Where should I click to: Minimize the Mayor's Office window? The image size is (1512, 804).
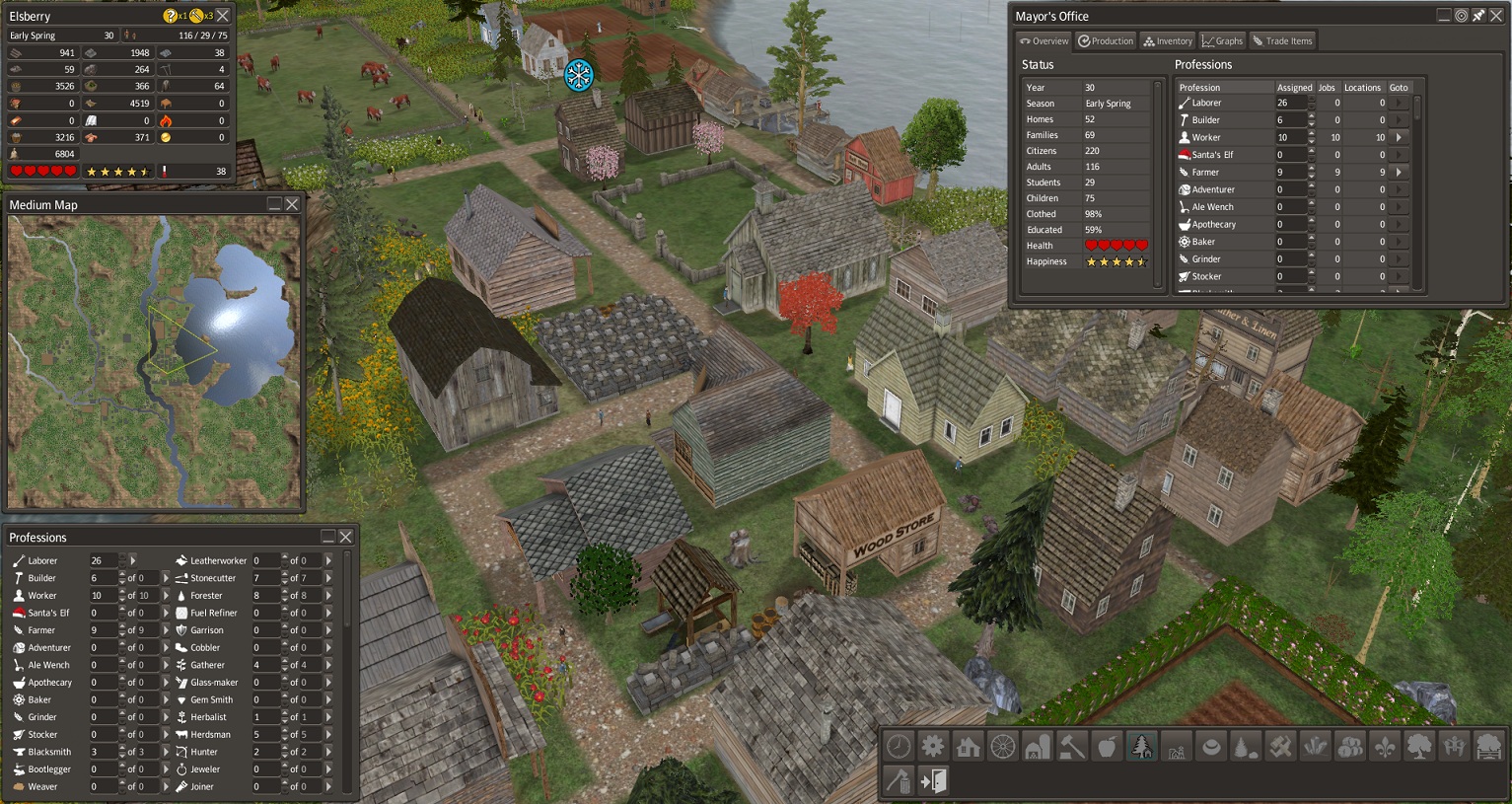tap(1444, 16)
